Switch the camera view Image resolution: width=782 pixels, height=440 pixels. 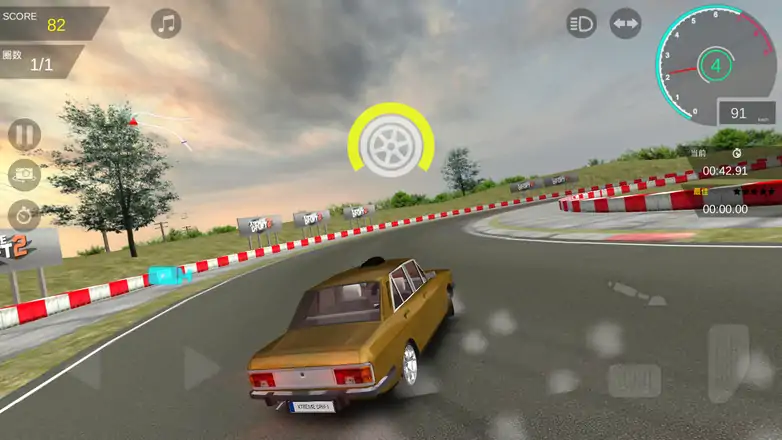coord(24,175)
